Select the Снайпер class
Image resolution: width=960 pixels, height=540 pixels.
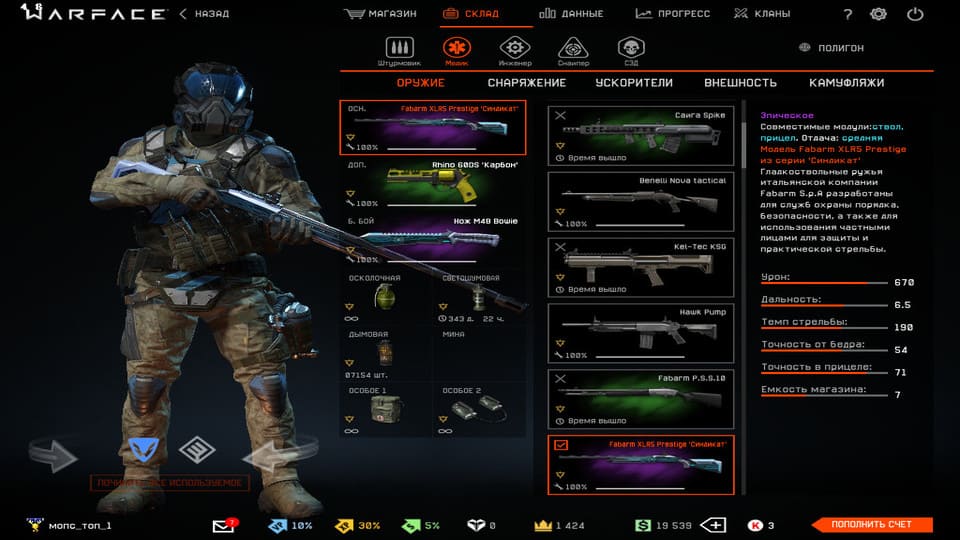[x=572, y=50]
